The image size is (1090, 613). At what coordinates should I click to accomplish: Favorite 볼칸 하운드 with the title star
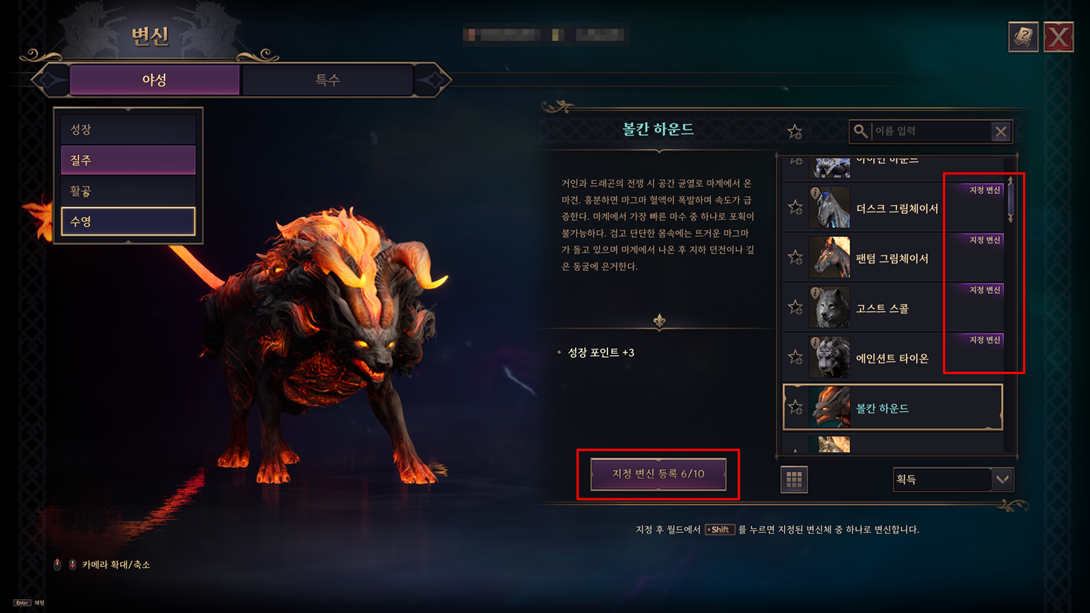[794, 131]
